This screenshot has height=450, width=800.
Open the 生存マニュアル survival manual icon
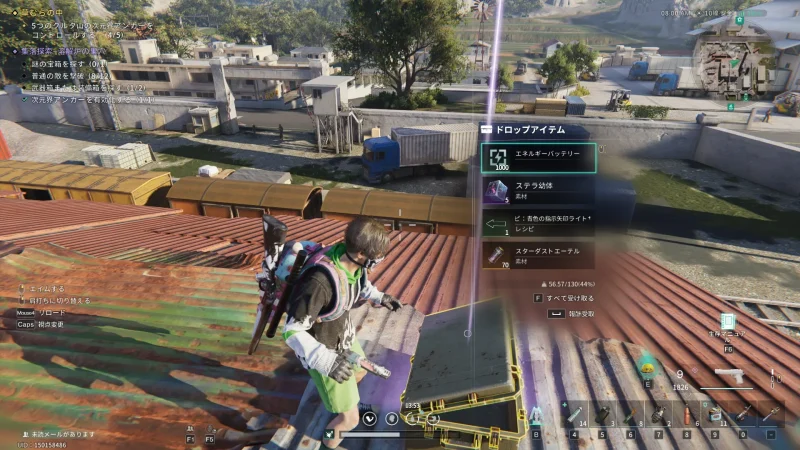(727, 325)
